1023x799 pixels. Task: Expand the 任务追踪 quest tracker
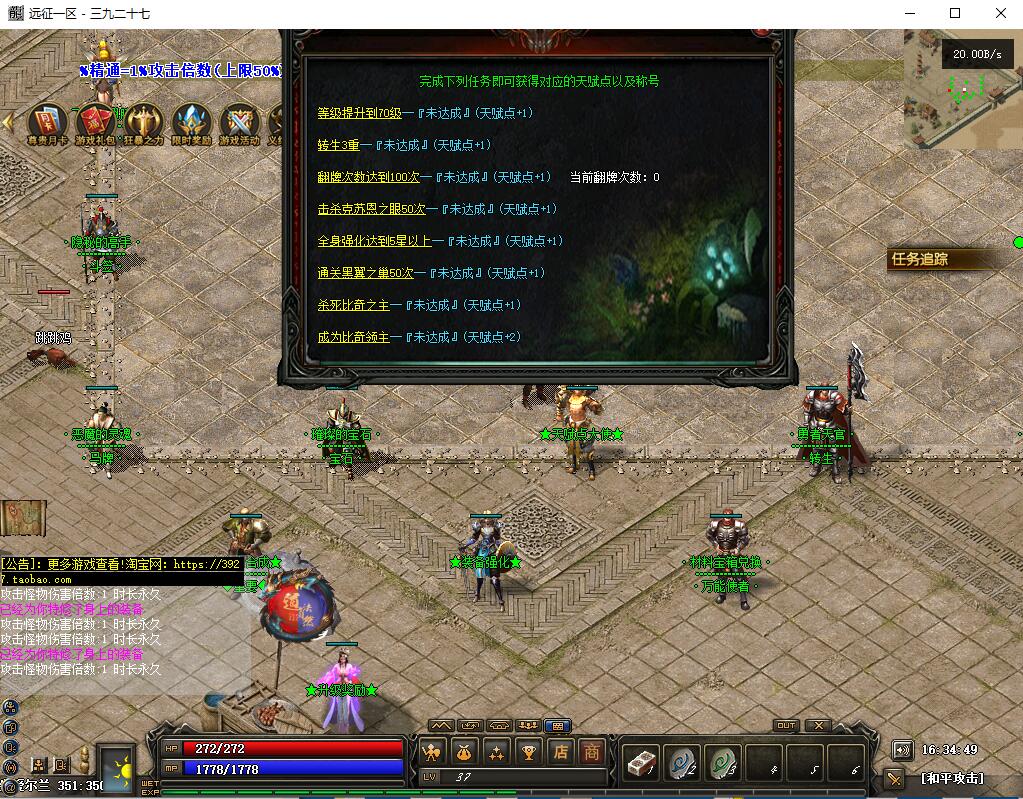tap(920, 259)
